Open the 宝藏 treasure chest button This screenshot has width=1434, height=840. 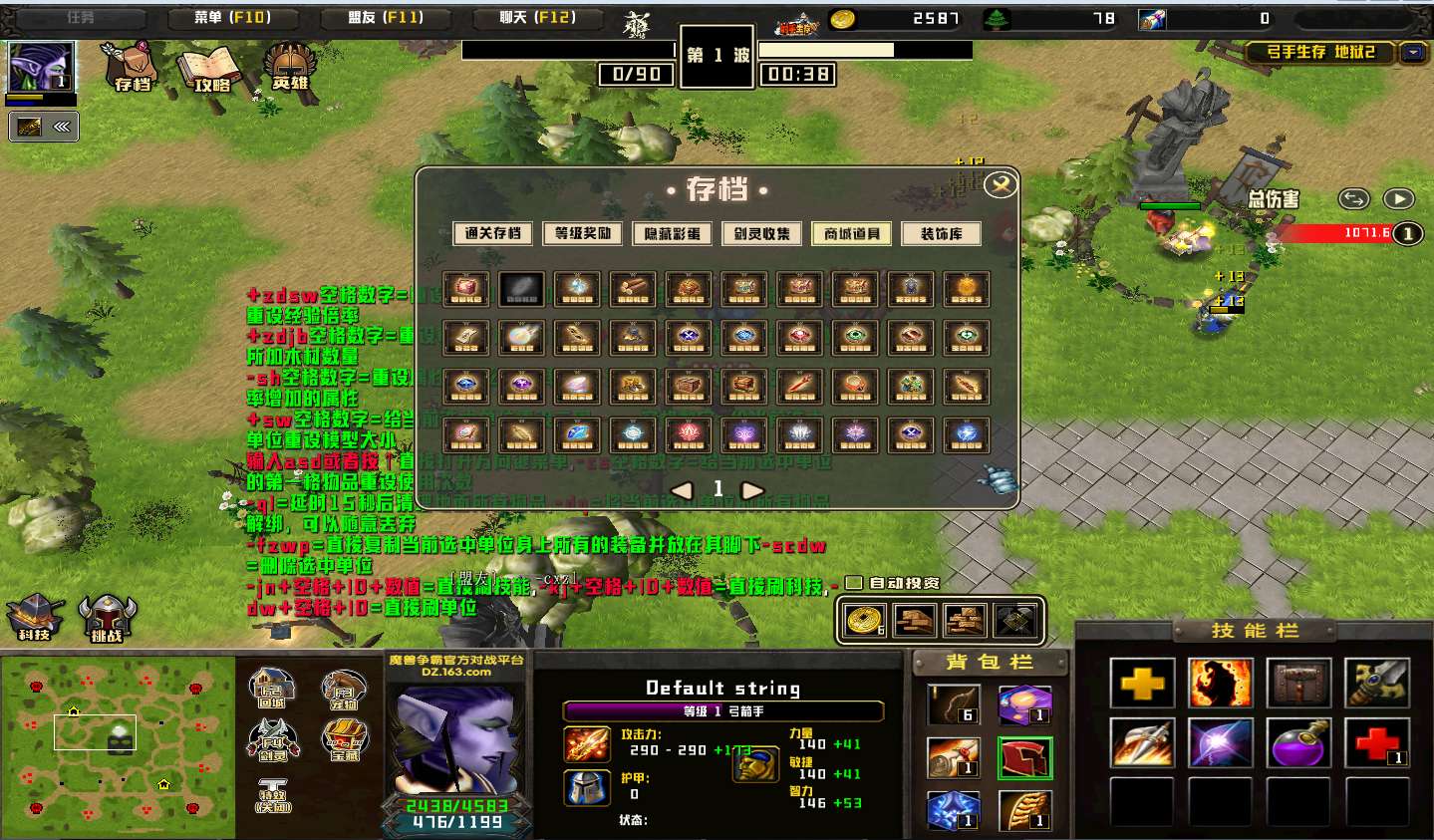click(x=344, y=741)
